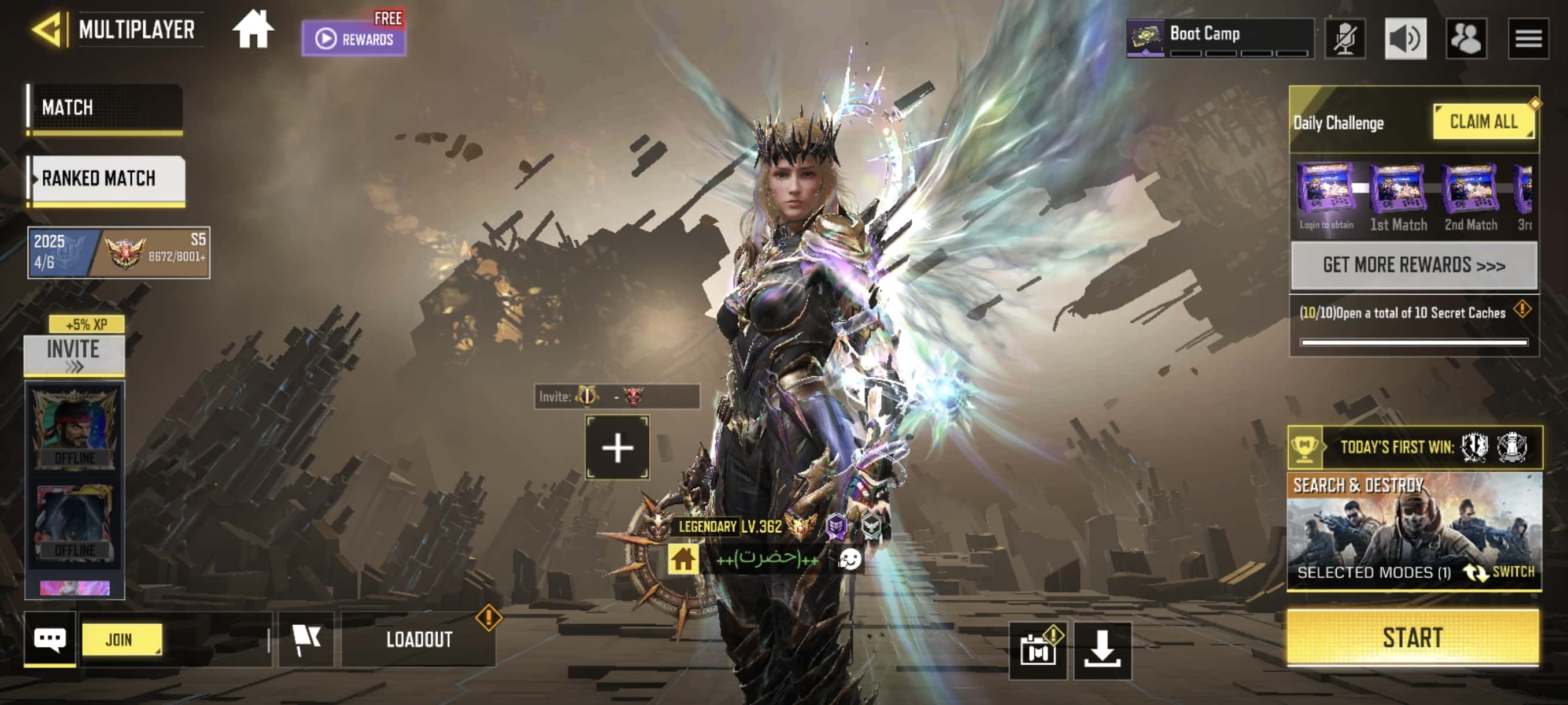Switch the selected game modes
1568x705 pixels.
(1500, 572)
